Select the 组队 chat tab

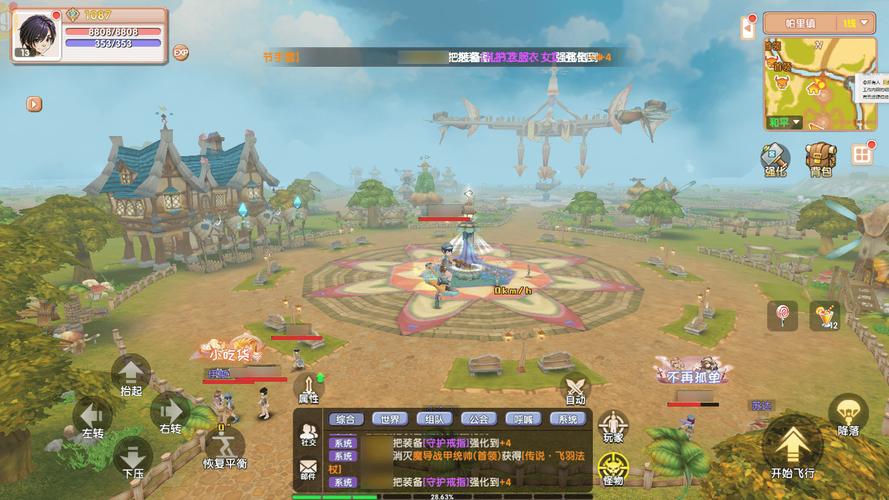pos(434,419)
